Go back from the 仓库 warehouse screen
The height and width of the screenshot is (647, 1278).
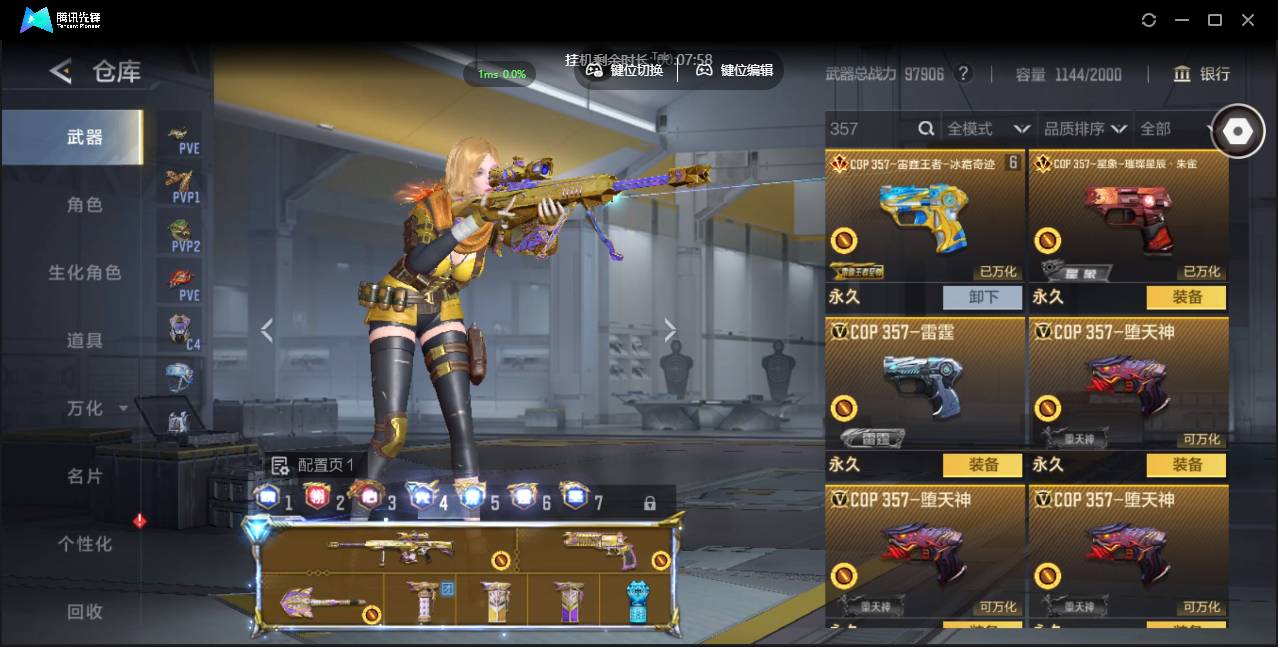coord(61,71)
